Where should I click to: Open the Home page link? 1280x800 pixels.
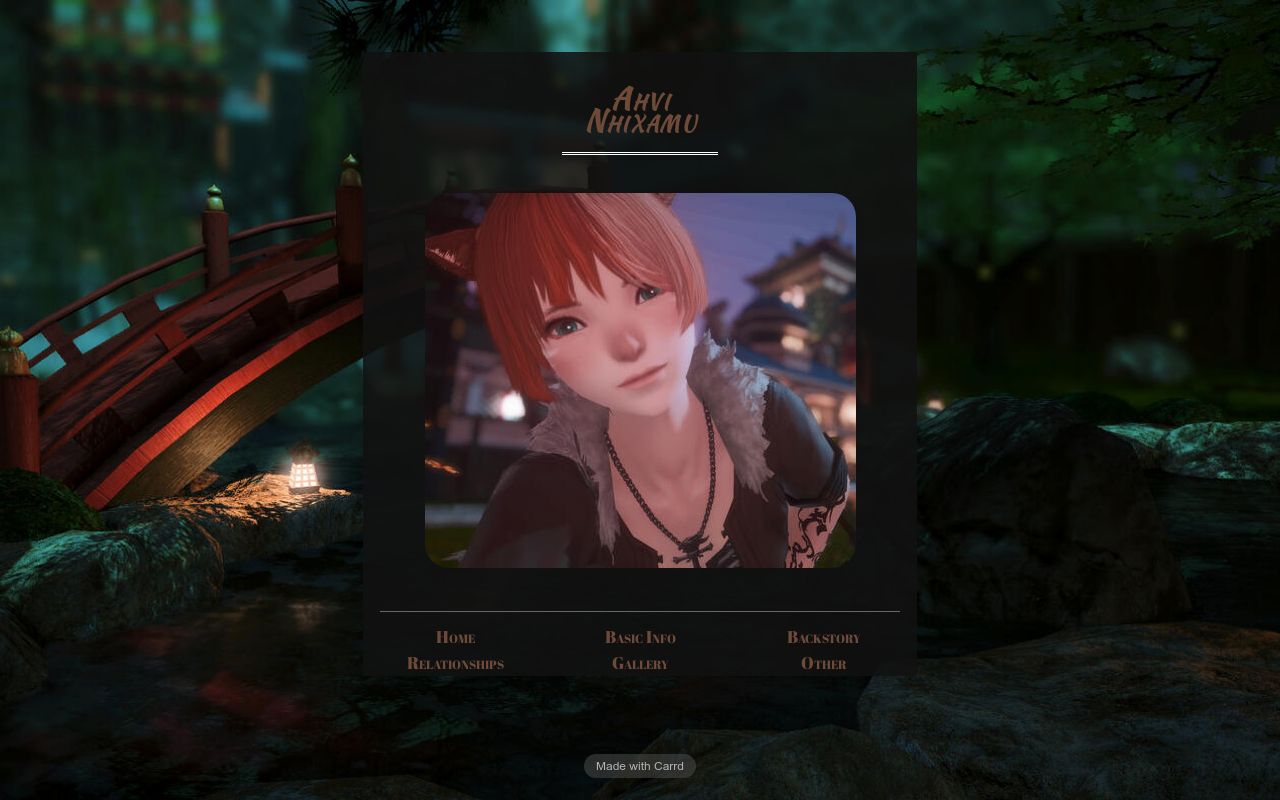pyautogui.click(x=455, y=637)
